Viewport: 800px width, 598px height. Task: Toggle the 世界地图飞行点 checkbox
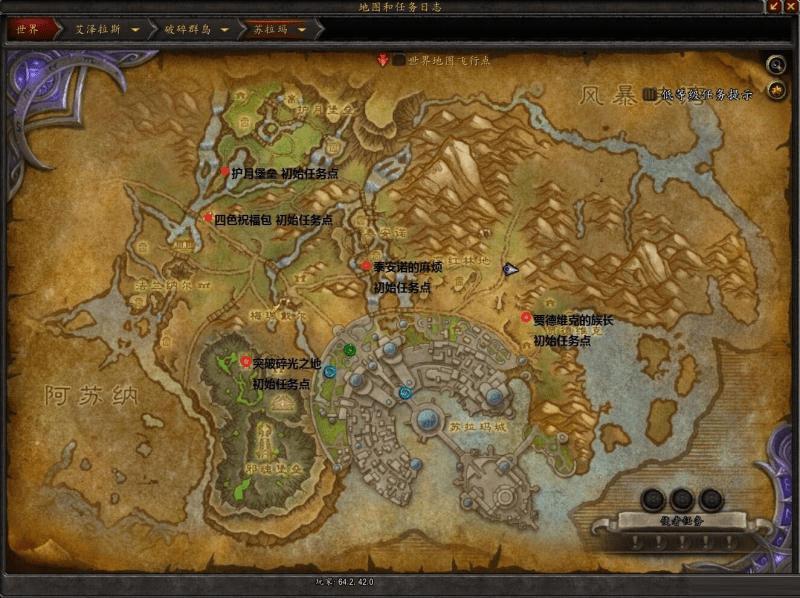(399, 60)
